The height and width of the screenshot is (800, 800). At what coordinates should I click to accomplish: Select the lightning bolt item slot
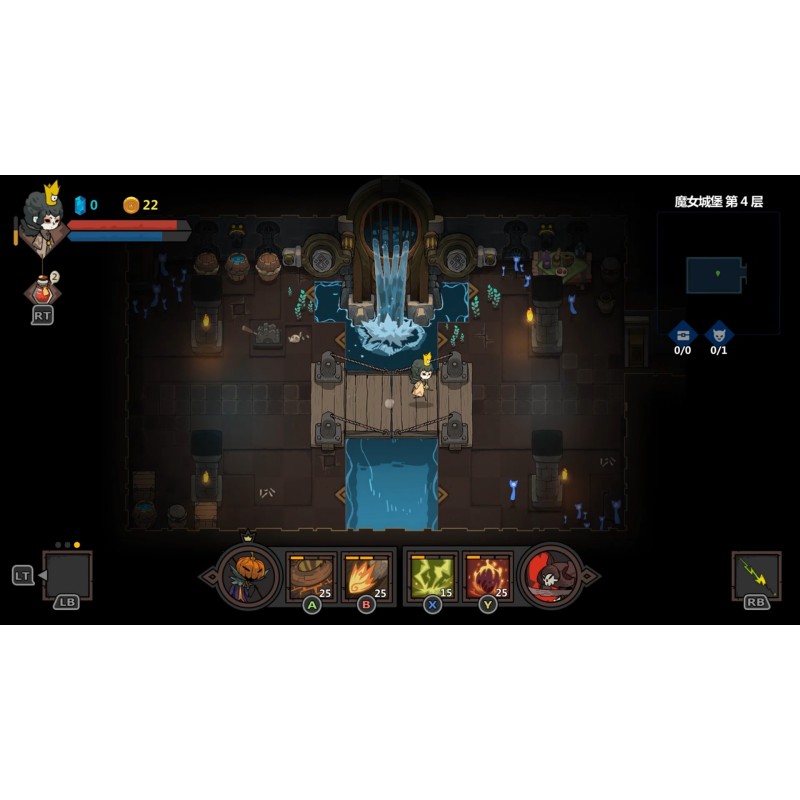point(756,575)
